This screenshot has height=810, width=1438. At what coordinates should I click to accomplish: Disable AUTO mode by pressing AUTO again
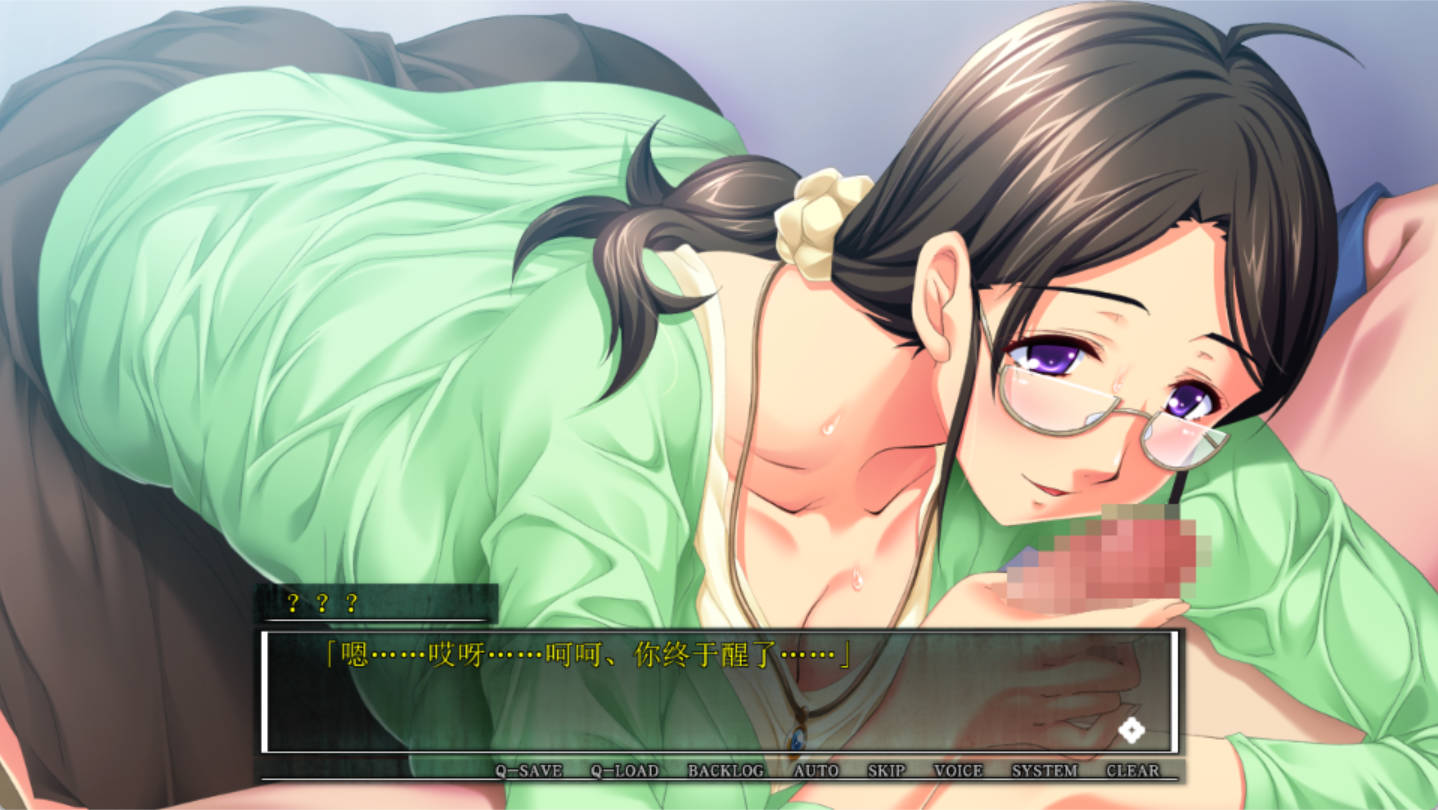(817, 771)
